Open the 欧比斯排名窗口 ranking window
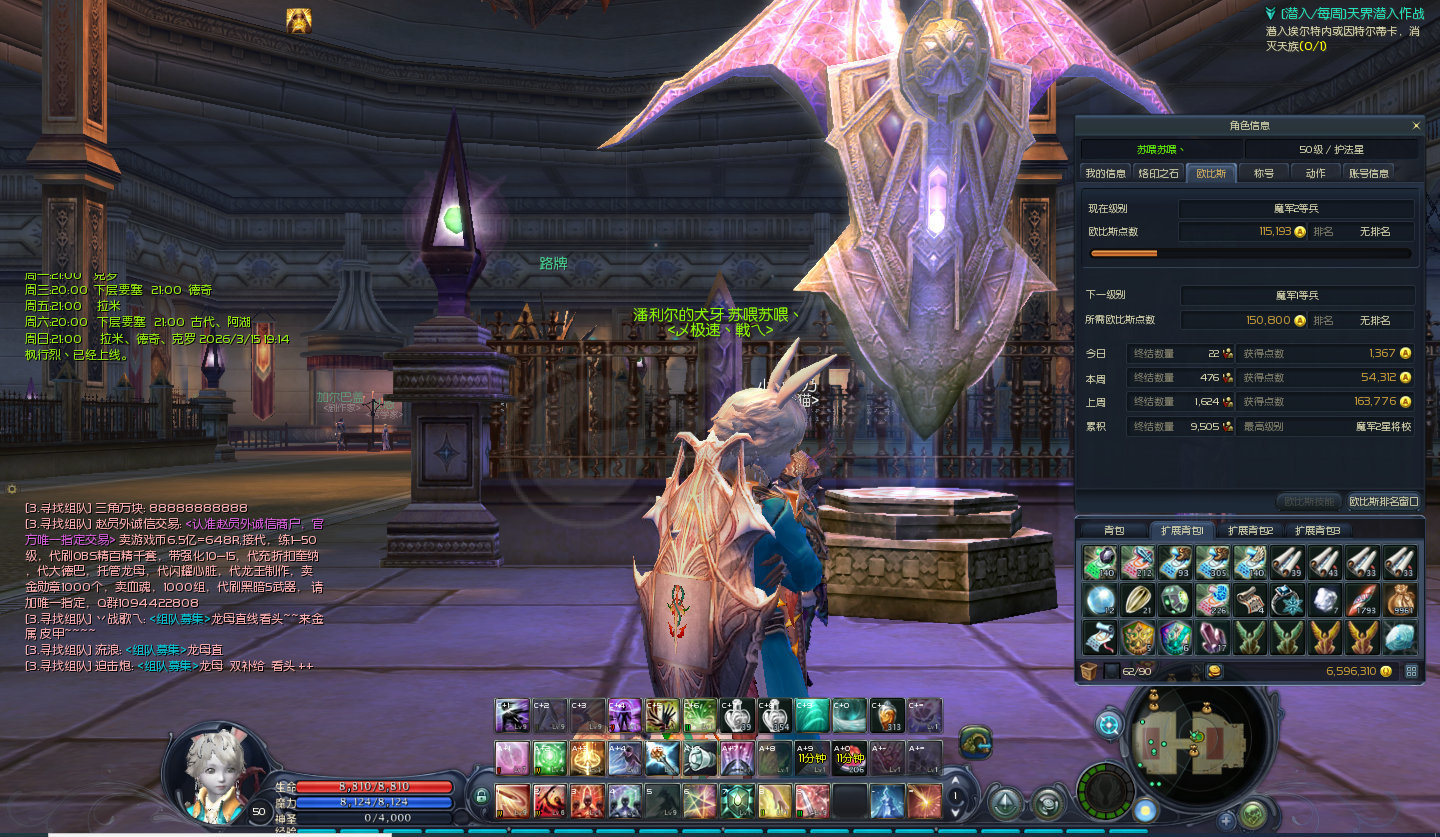Screen dimensions: 1440x837 coord(1383,501)
